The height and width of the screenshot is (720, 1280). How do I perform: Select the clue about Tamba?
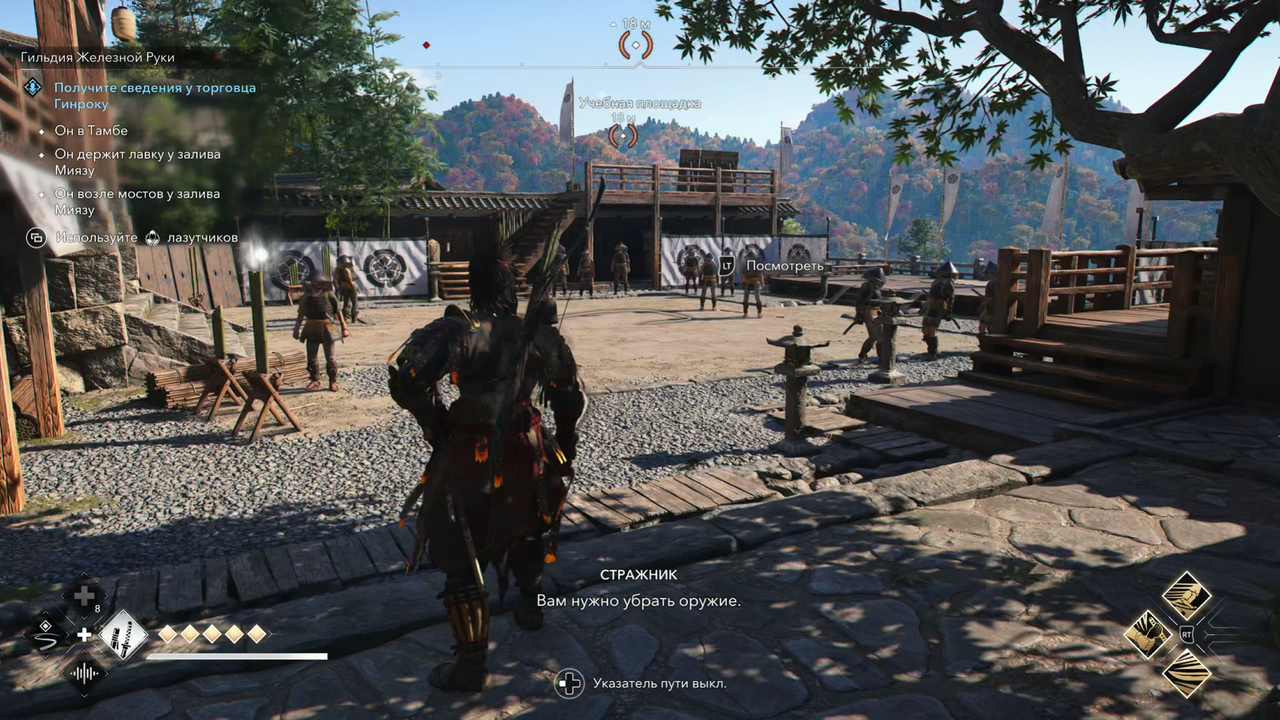click(91, 131)
